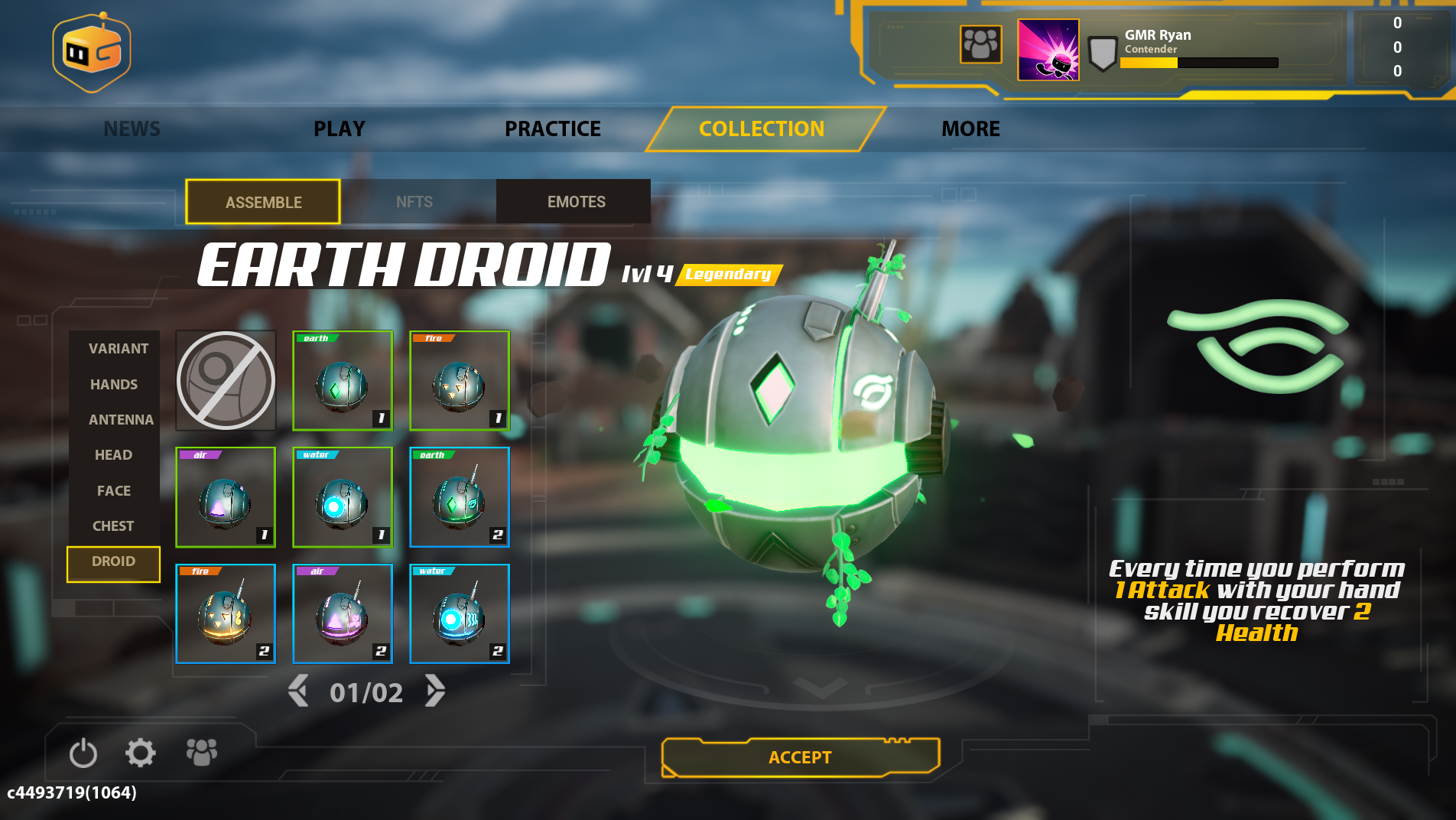
Task: Open the VARIANT category
Action: (x=119, y=348)
